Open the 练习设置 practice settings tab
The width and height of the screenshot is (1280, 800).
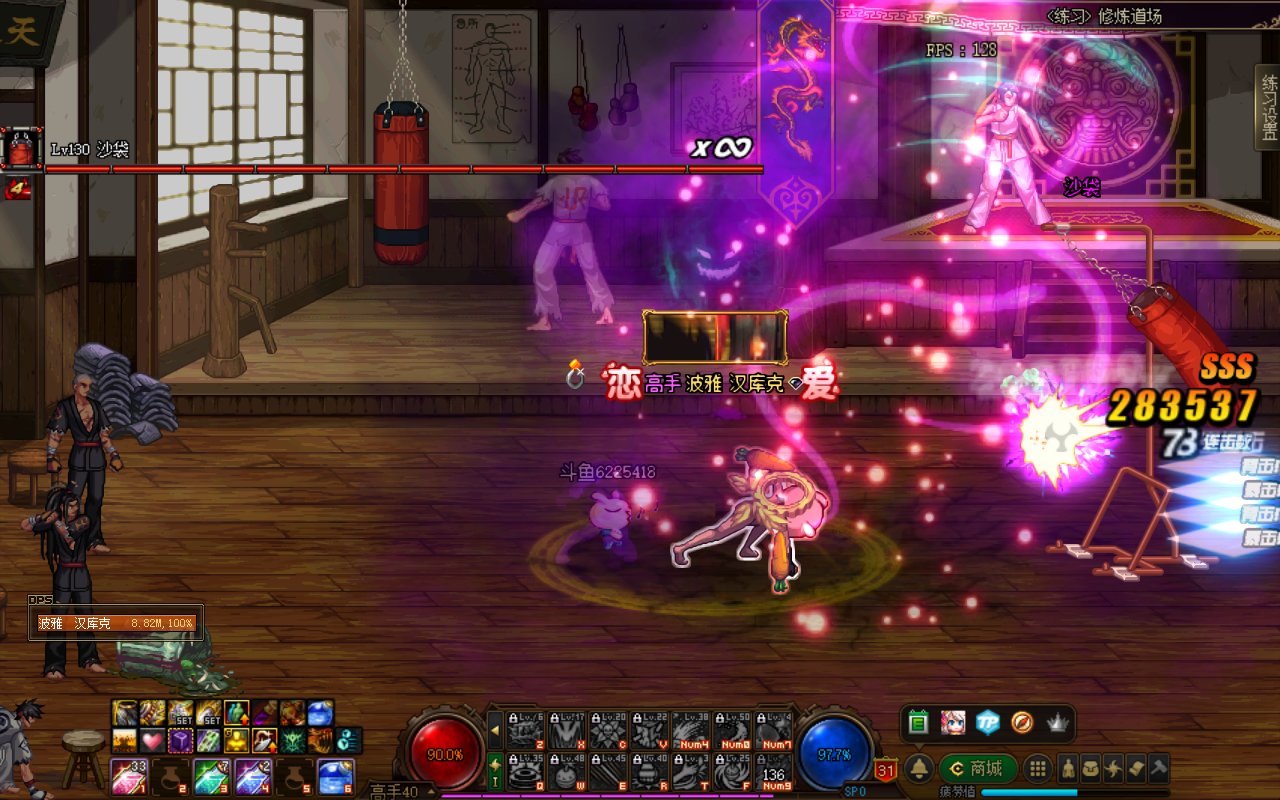pyautogui.click(x=1268, y=107)
